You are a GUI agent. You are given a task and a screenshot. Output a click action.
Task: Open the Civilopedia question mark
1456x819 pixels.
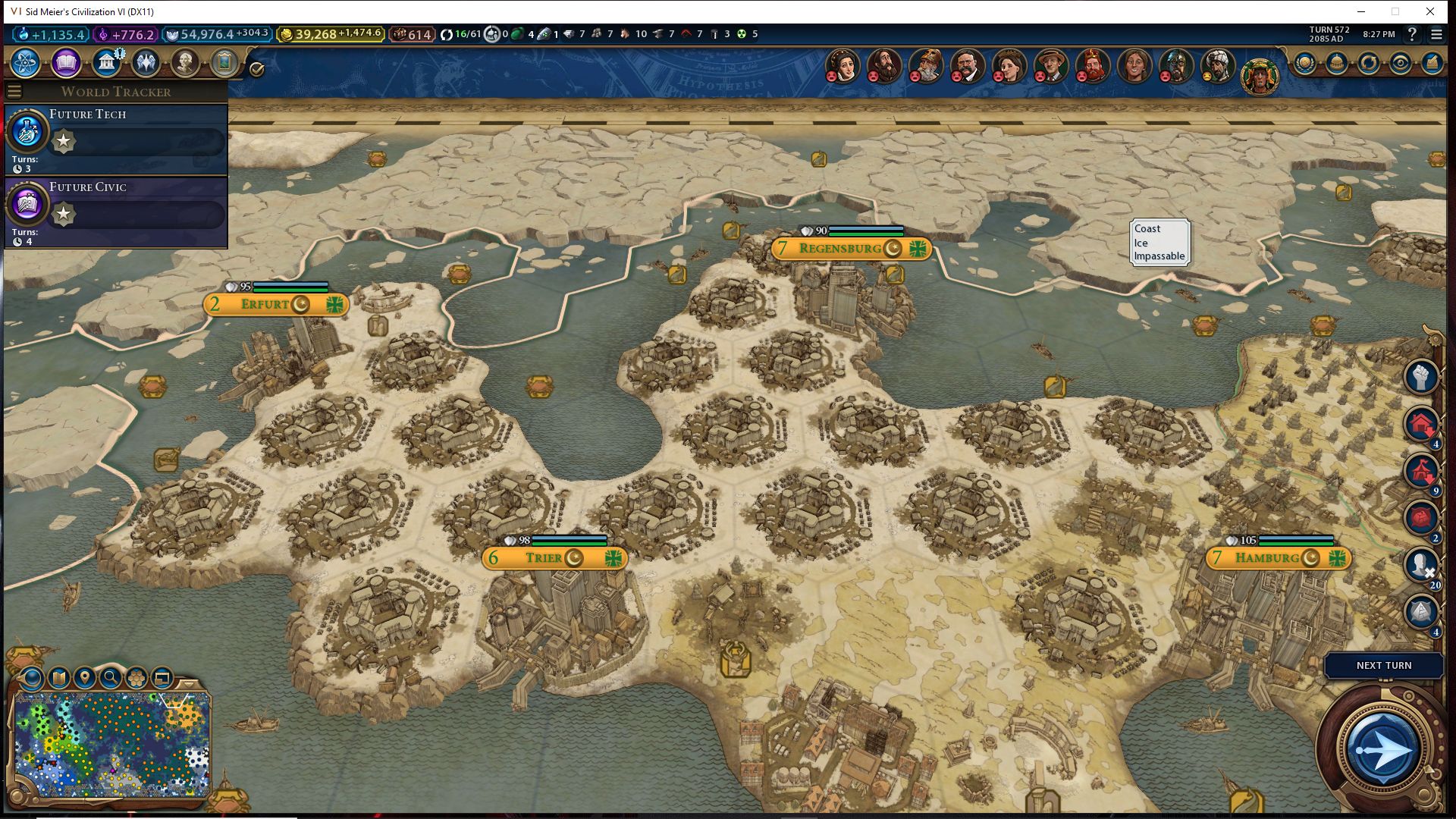tap(1412, 34)
